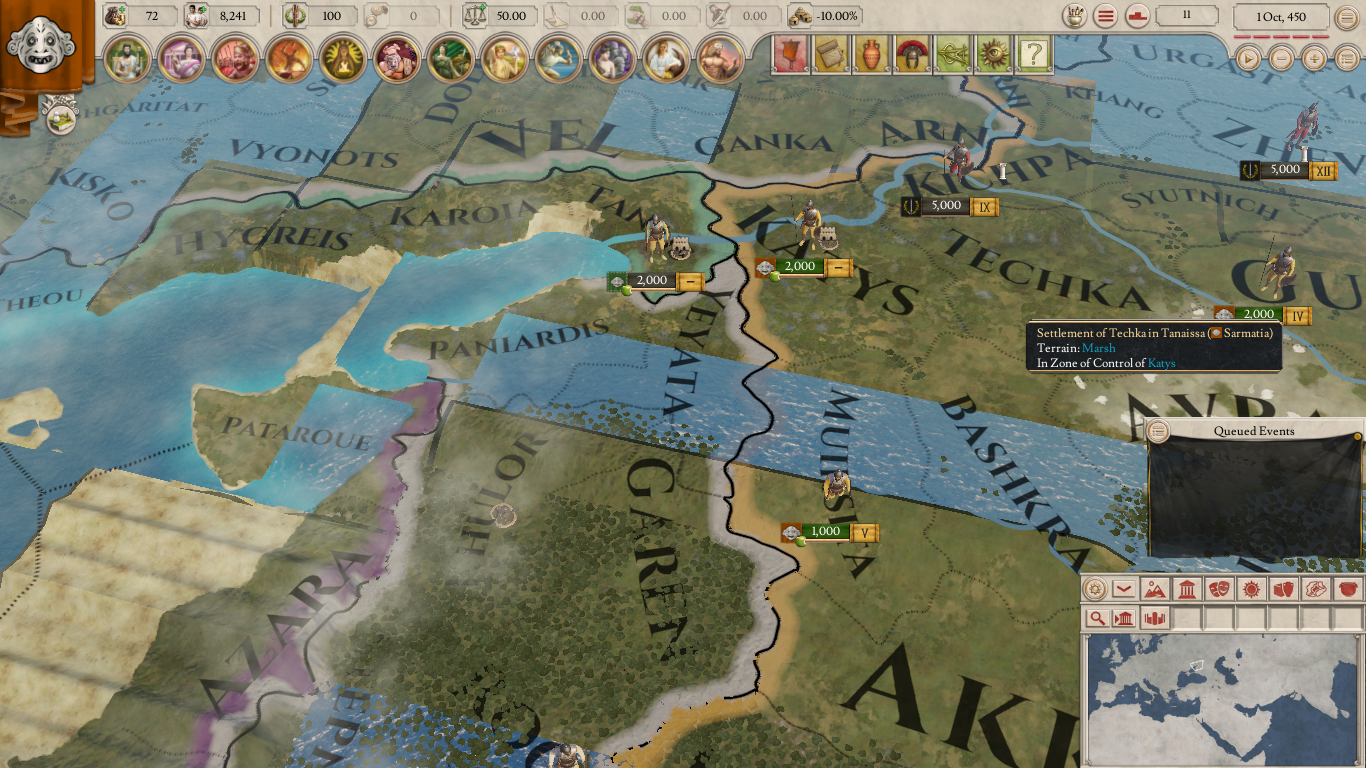Toggle the sun religion map mode
The image size is (1366, 768).
pyautogui.click(x=1251, y=590)
